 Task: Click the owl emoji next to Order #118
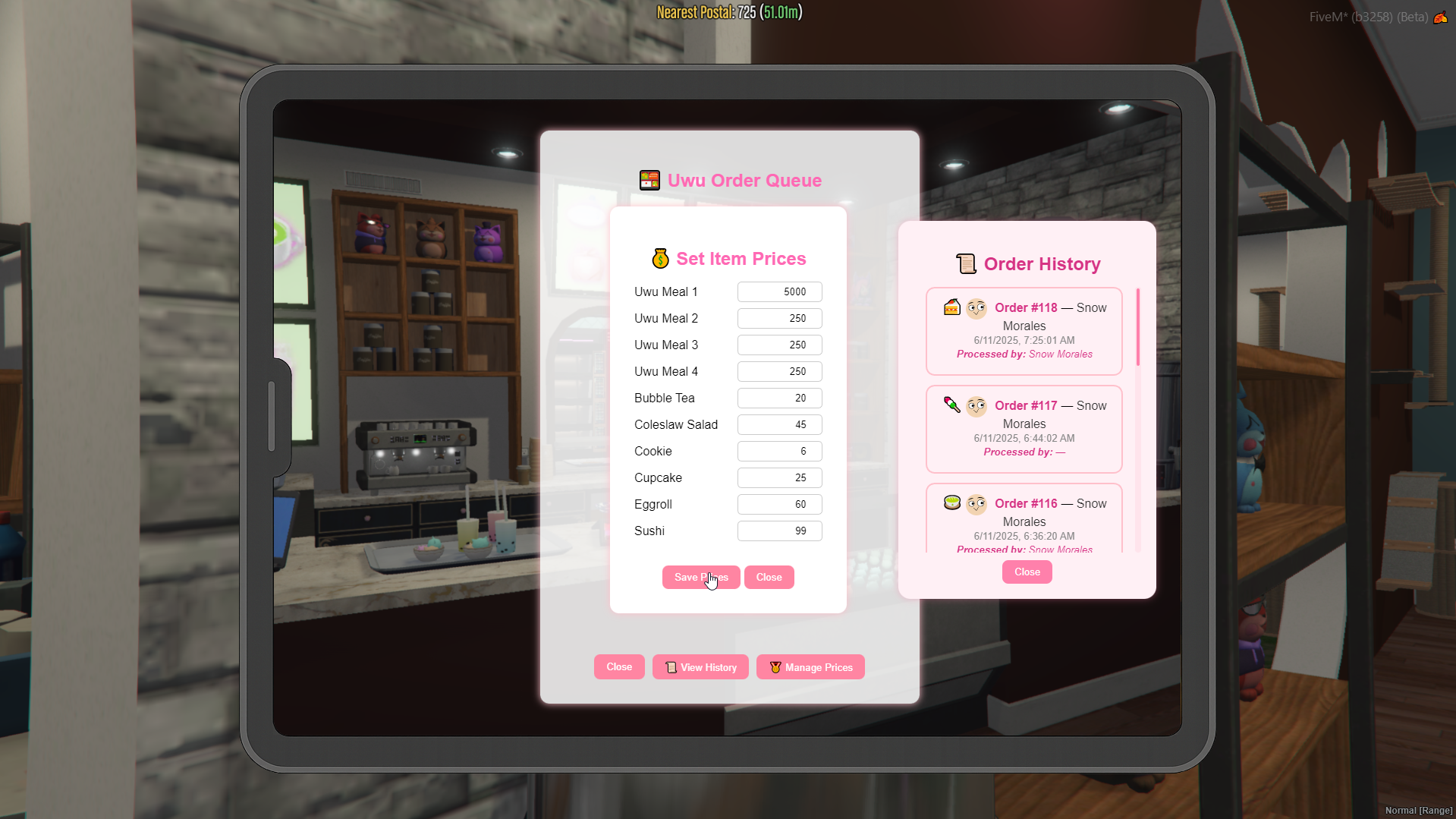[976, 307]
